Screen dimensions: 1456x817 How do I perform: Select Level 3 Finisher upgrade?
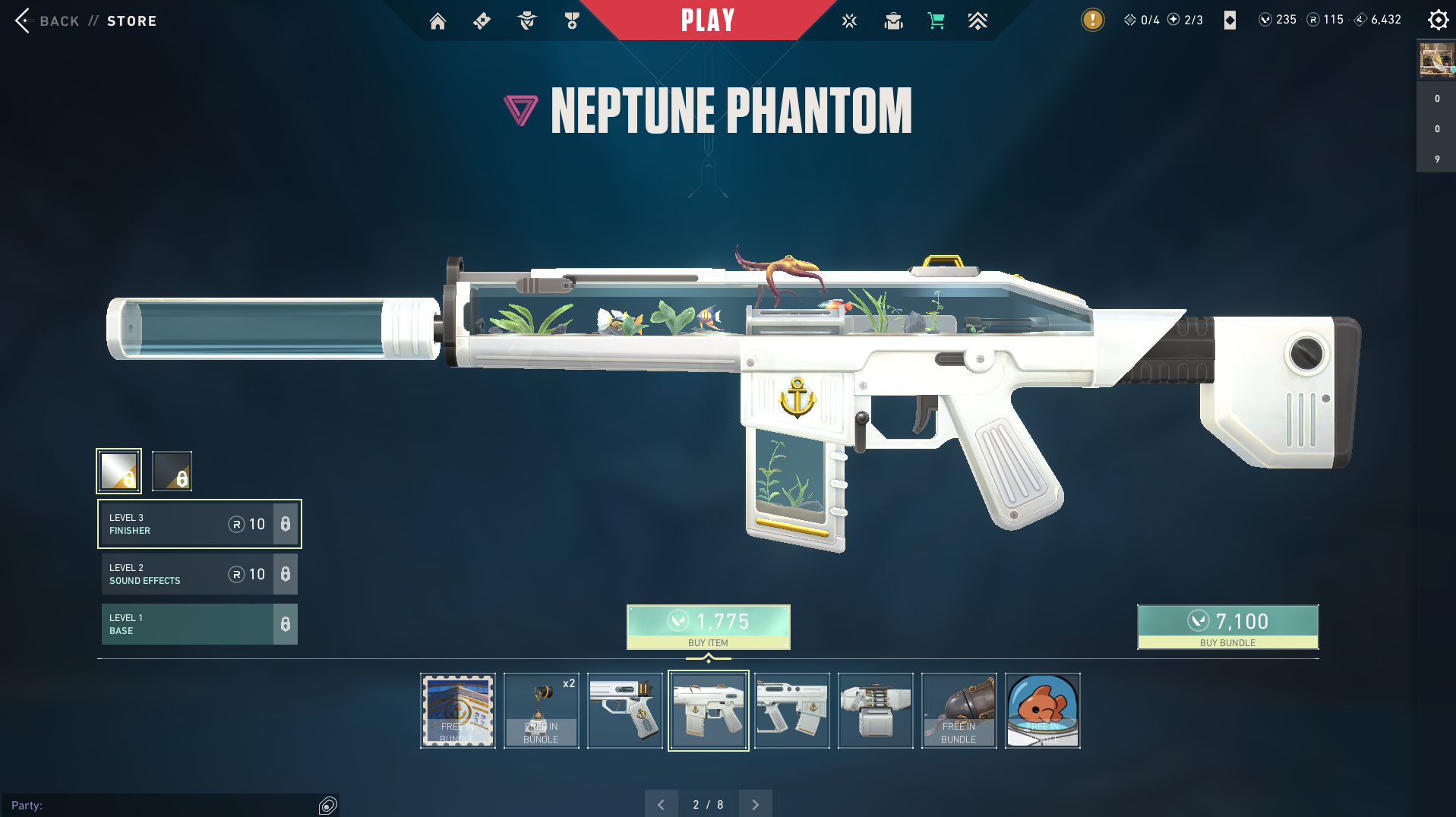pyautogui.click(x=199, y=524)
